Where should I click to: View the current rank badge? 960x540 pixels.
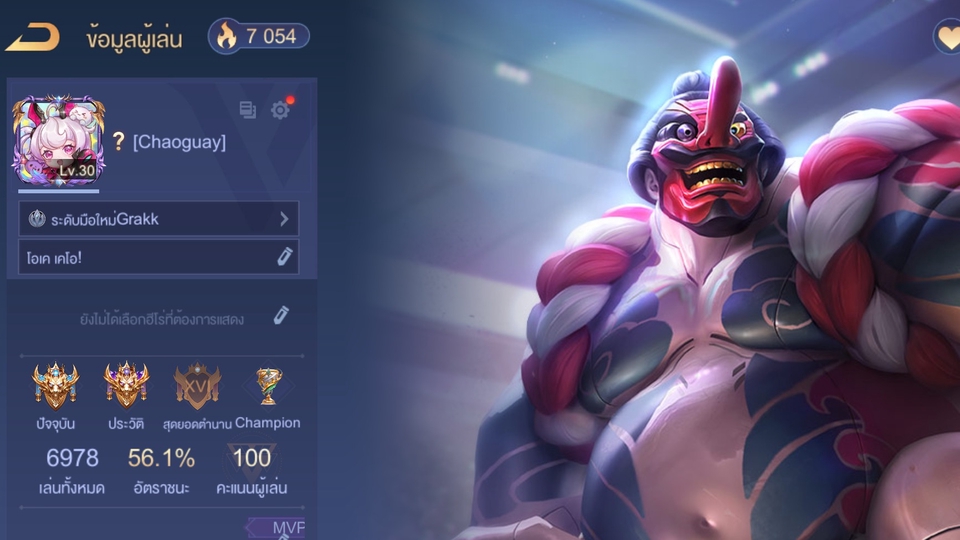55,384
